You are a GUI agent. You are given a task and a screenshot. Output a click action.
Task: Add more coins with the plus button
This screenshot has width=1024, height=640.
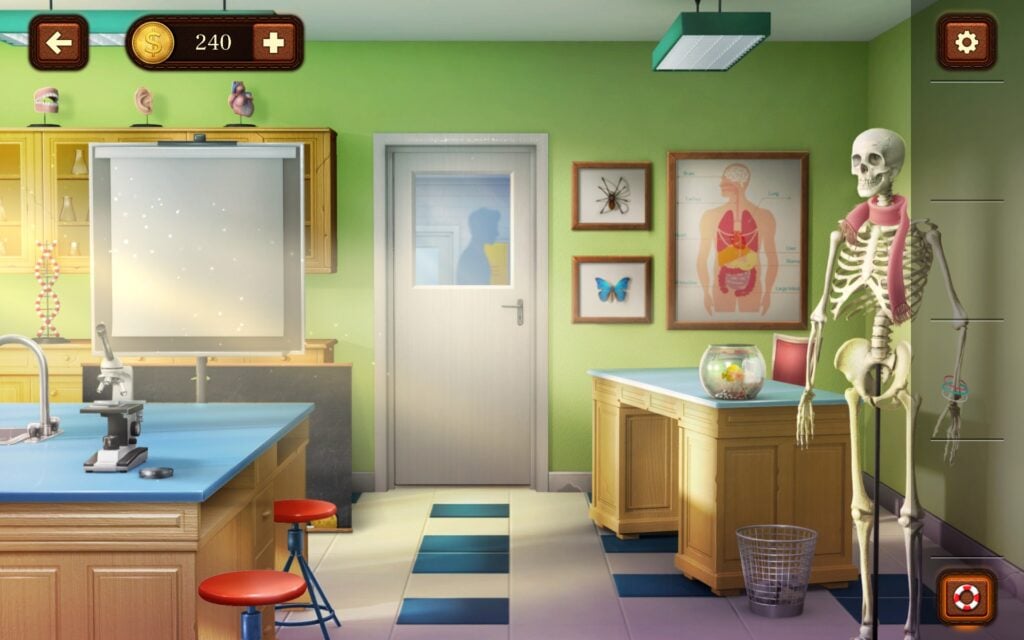[273, 42]
